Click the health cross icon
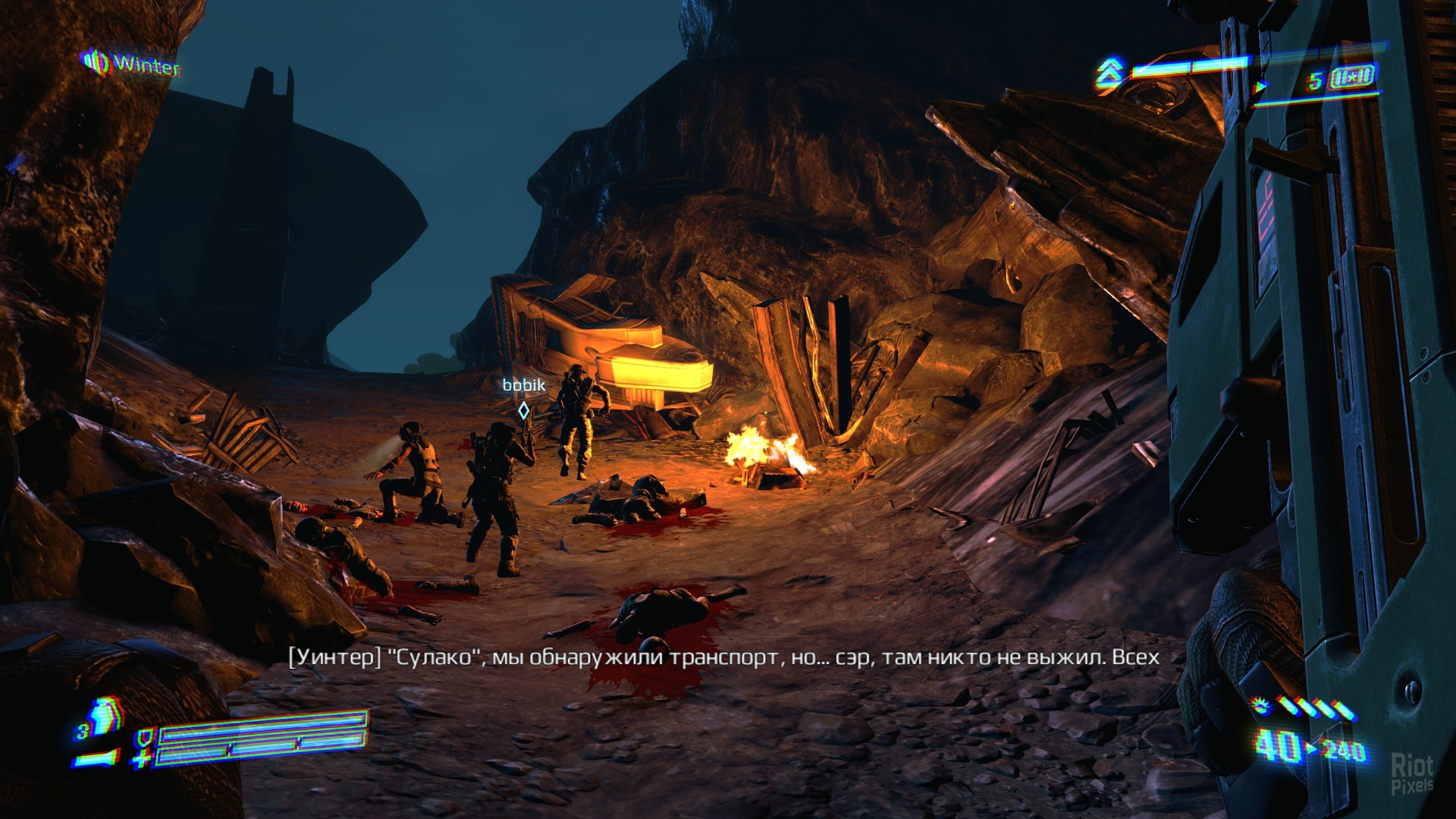 point(142,758)
